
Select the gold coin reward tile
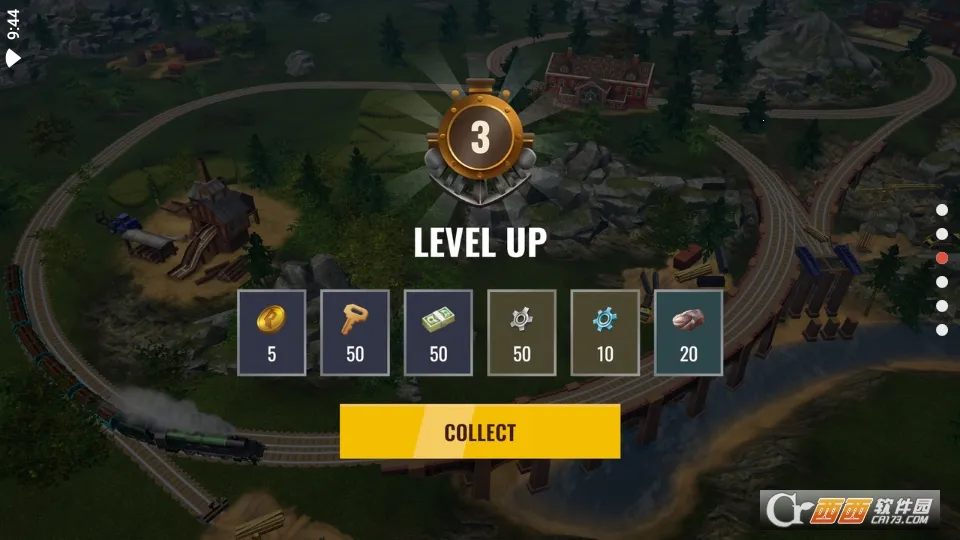[272, 333]
